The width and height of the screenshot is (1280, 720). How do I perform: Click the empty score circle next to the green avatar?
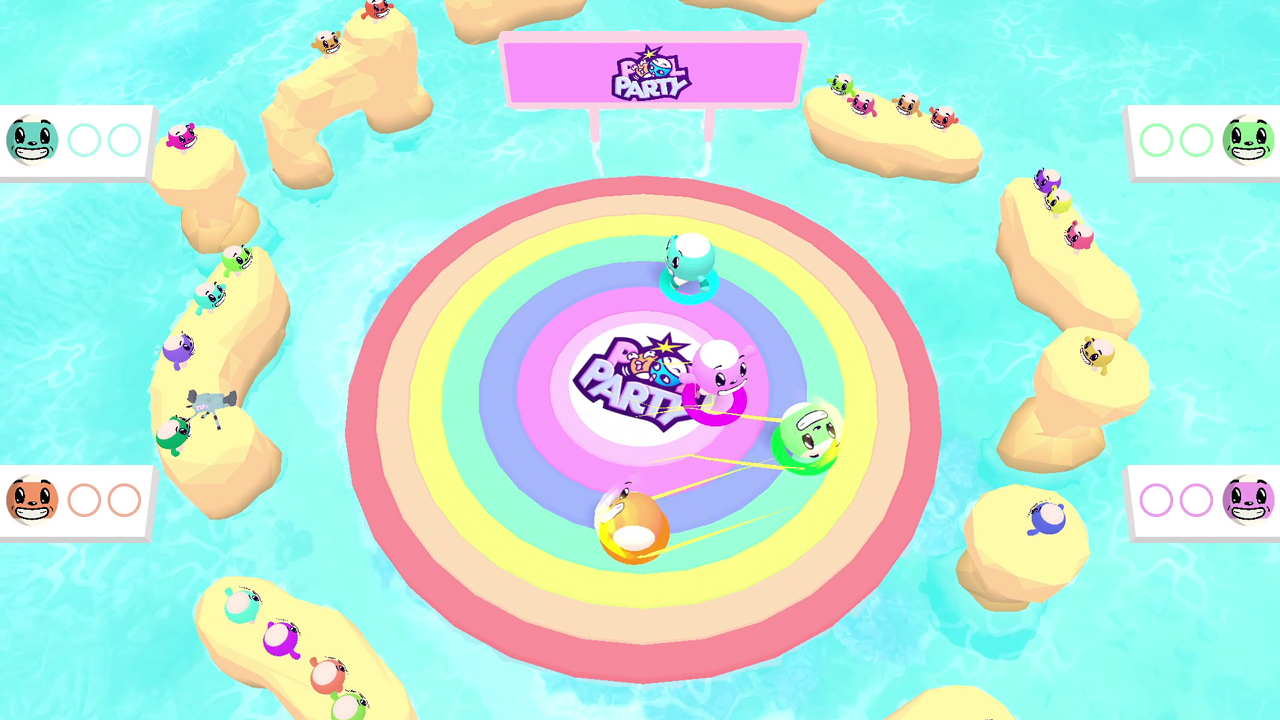click(1196, 140)
